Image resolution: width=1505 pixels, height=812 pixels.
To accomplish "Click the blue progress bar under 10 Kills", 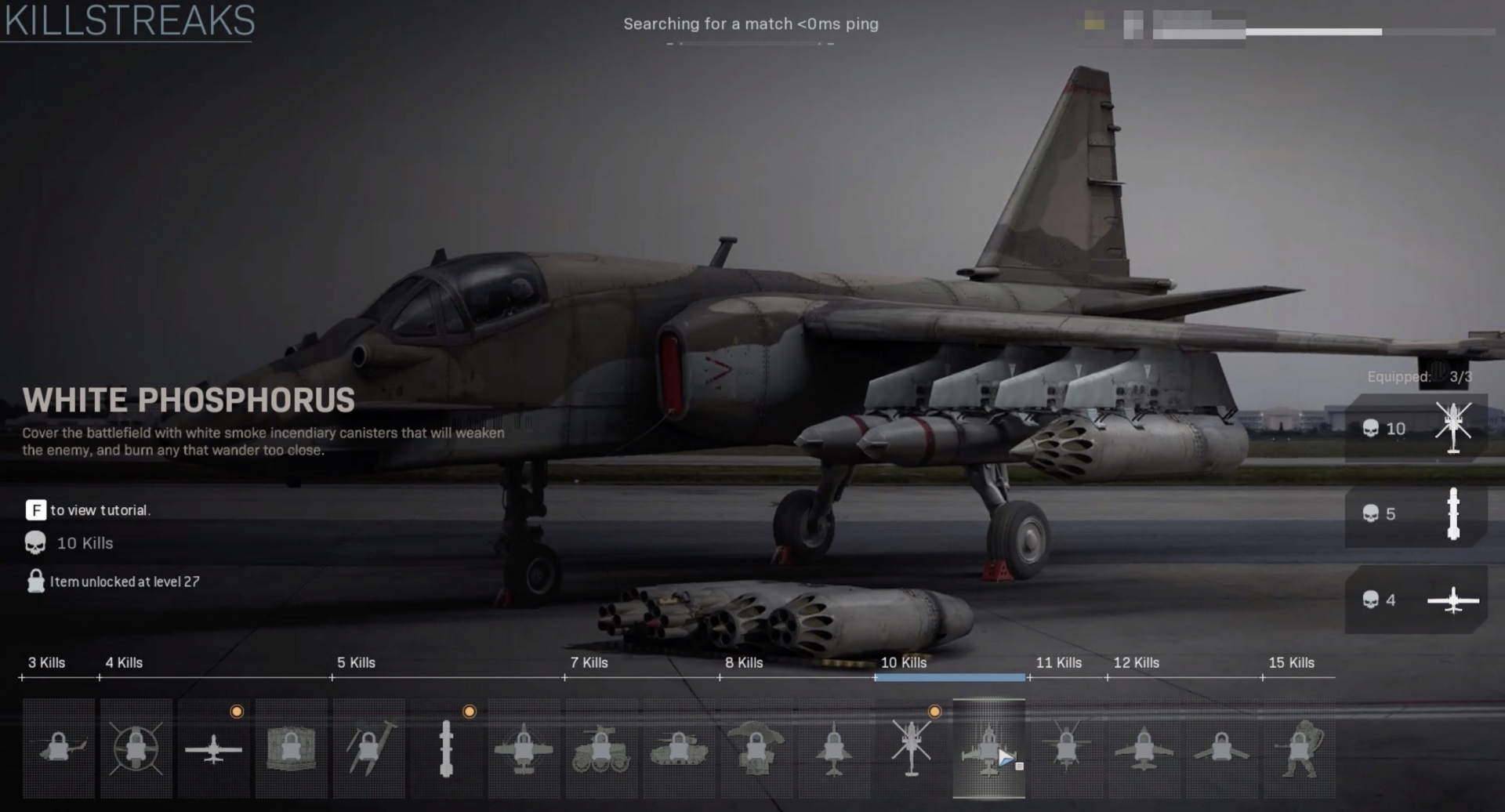I will click(x=950, y=676).
